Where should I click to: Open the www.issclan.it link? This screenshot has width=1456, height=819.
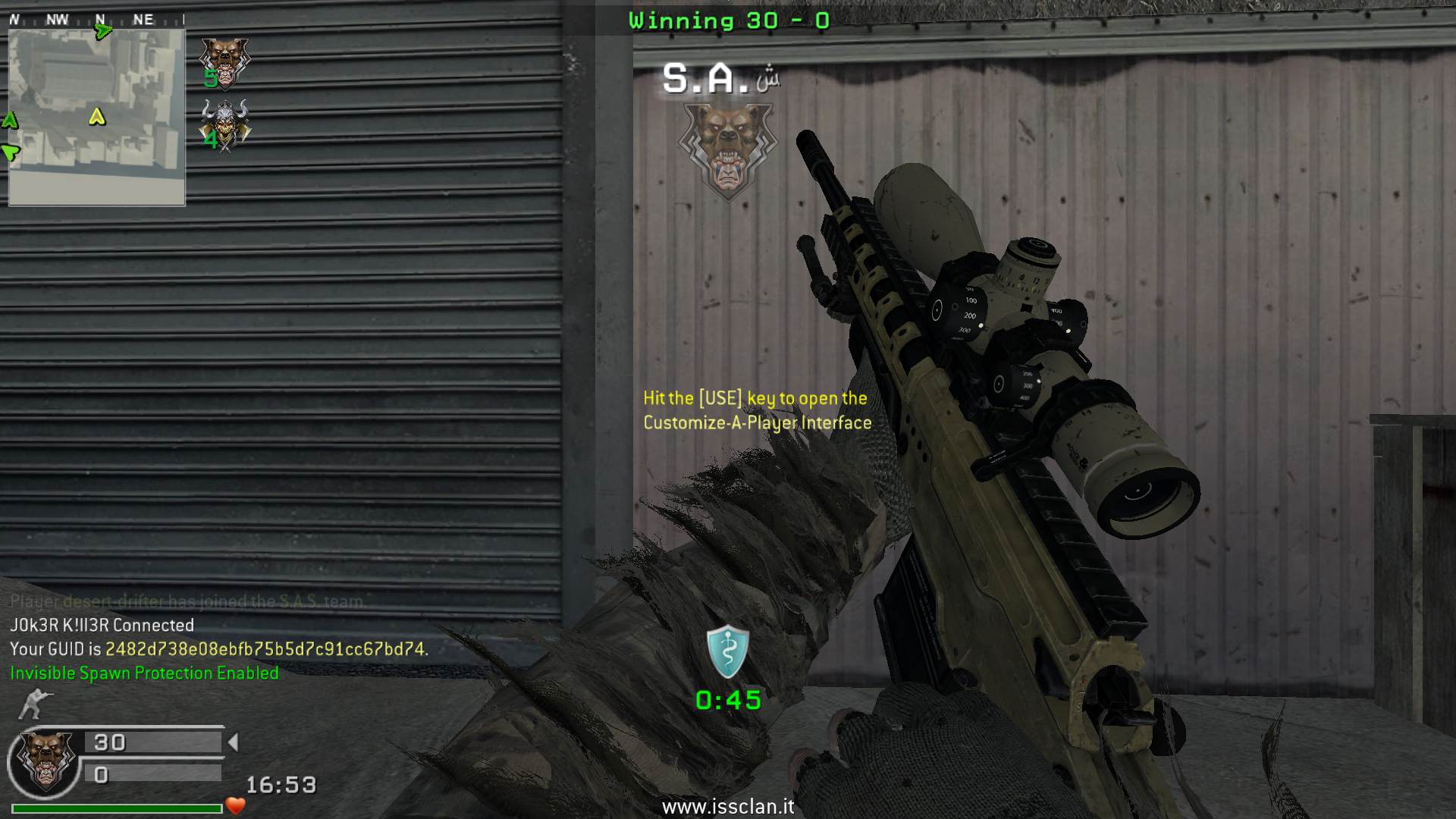coord(728,807)
